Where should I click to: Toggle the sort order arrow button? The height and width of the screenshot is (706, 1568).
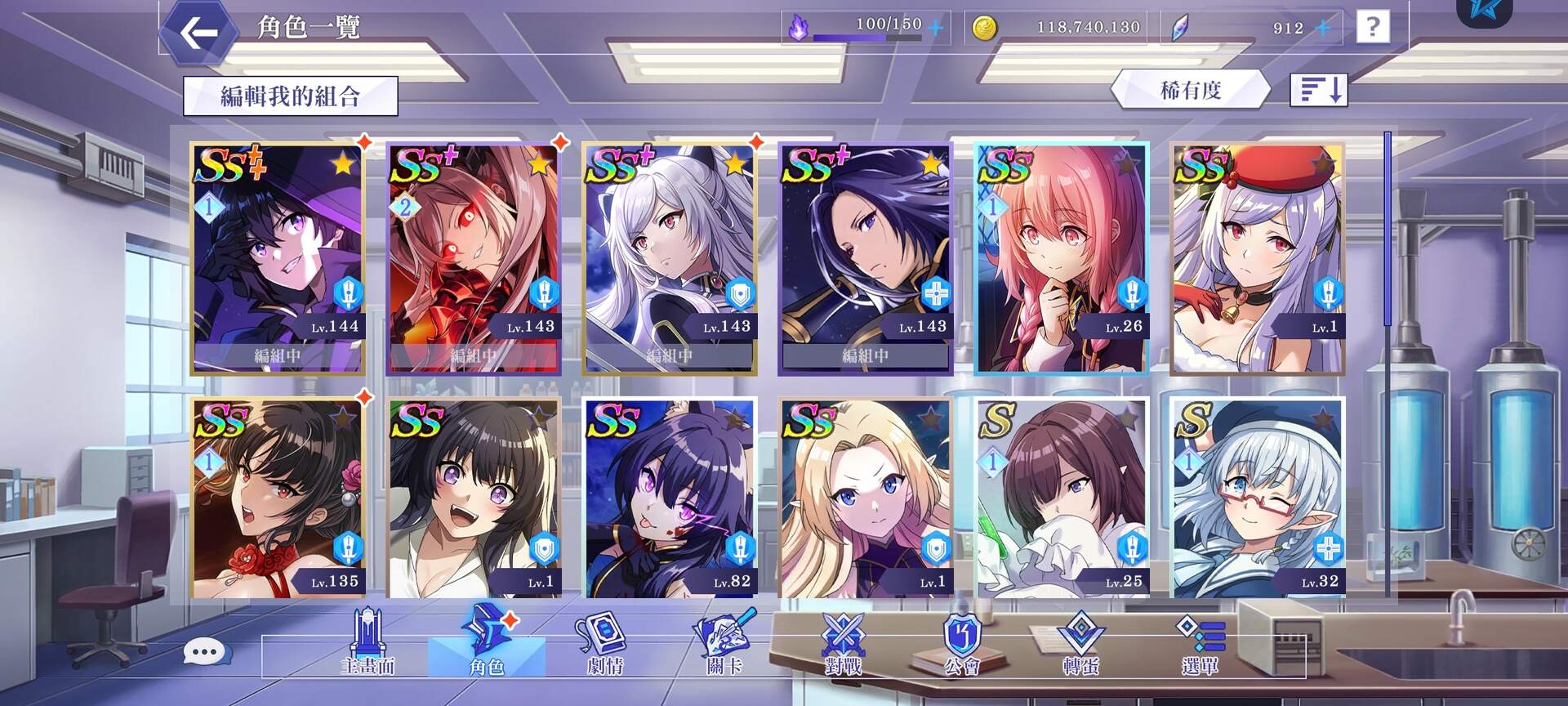(1318, 89)
